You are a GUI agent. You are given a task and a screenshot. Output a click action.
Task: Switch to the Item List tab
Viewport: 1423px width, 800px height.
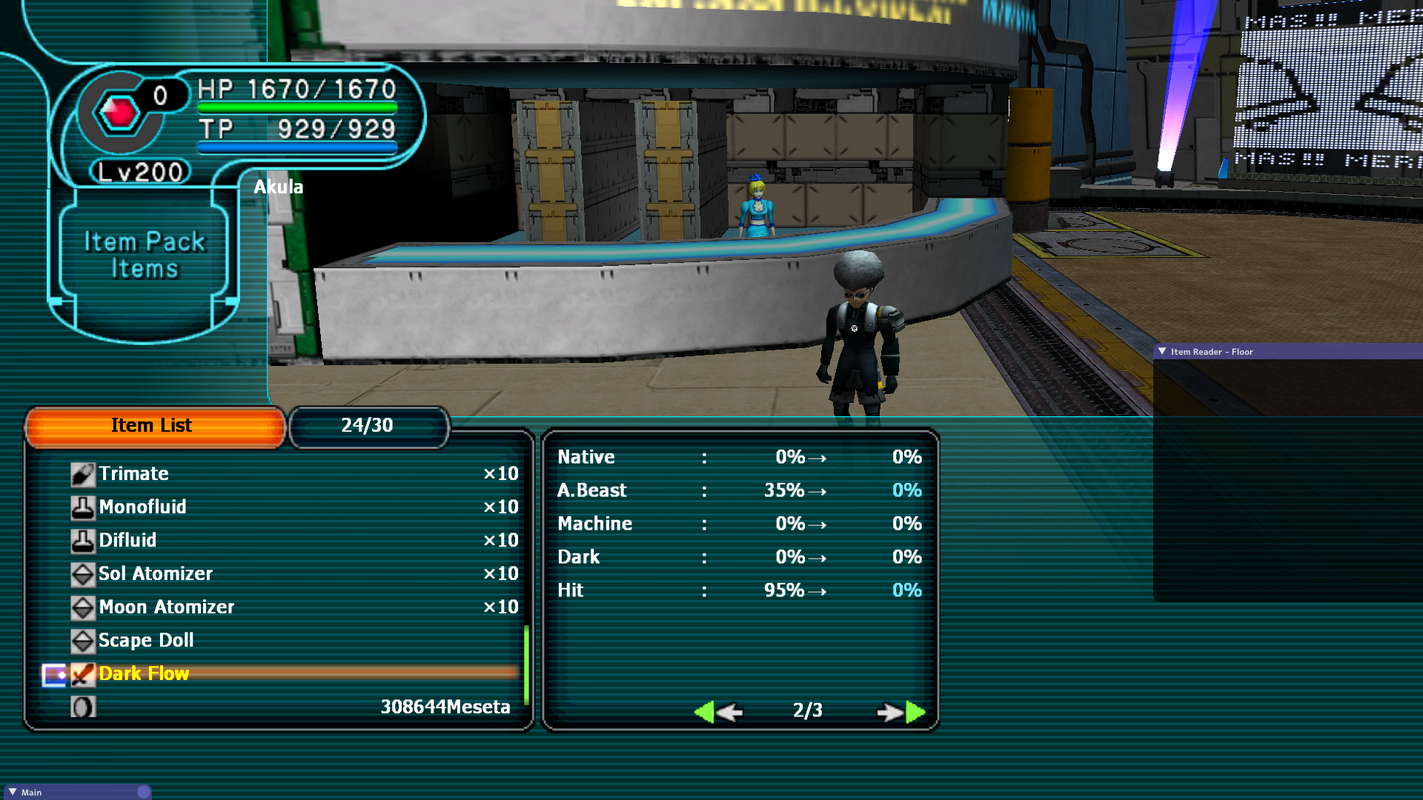click(x=155, y=425)
